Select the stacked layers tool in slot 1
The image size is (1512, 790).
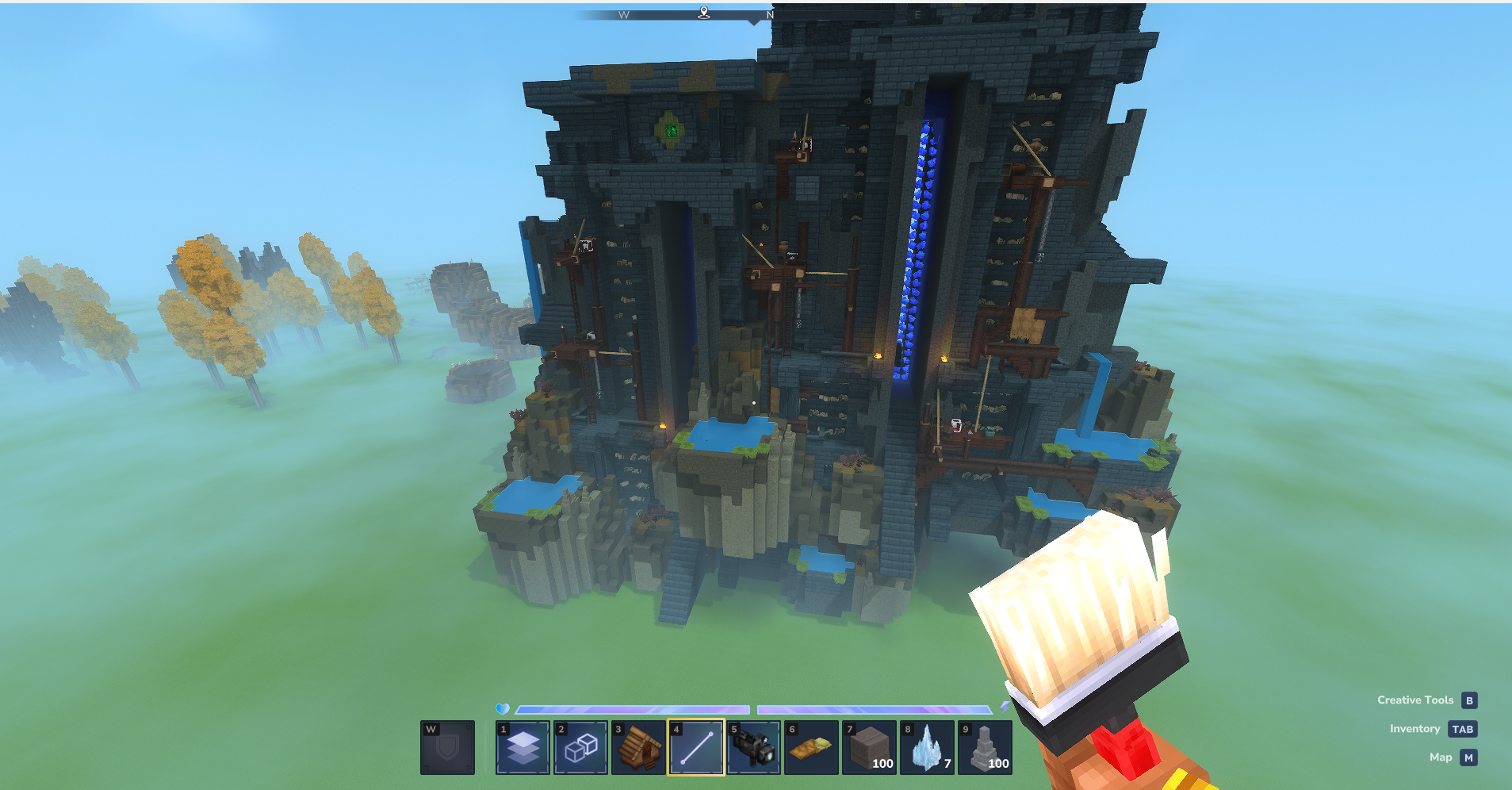(x=523, y=747)
